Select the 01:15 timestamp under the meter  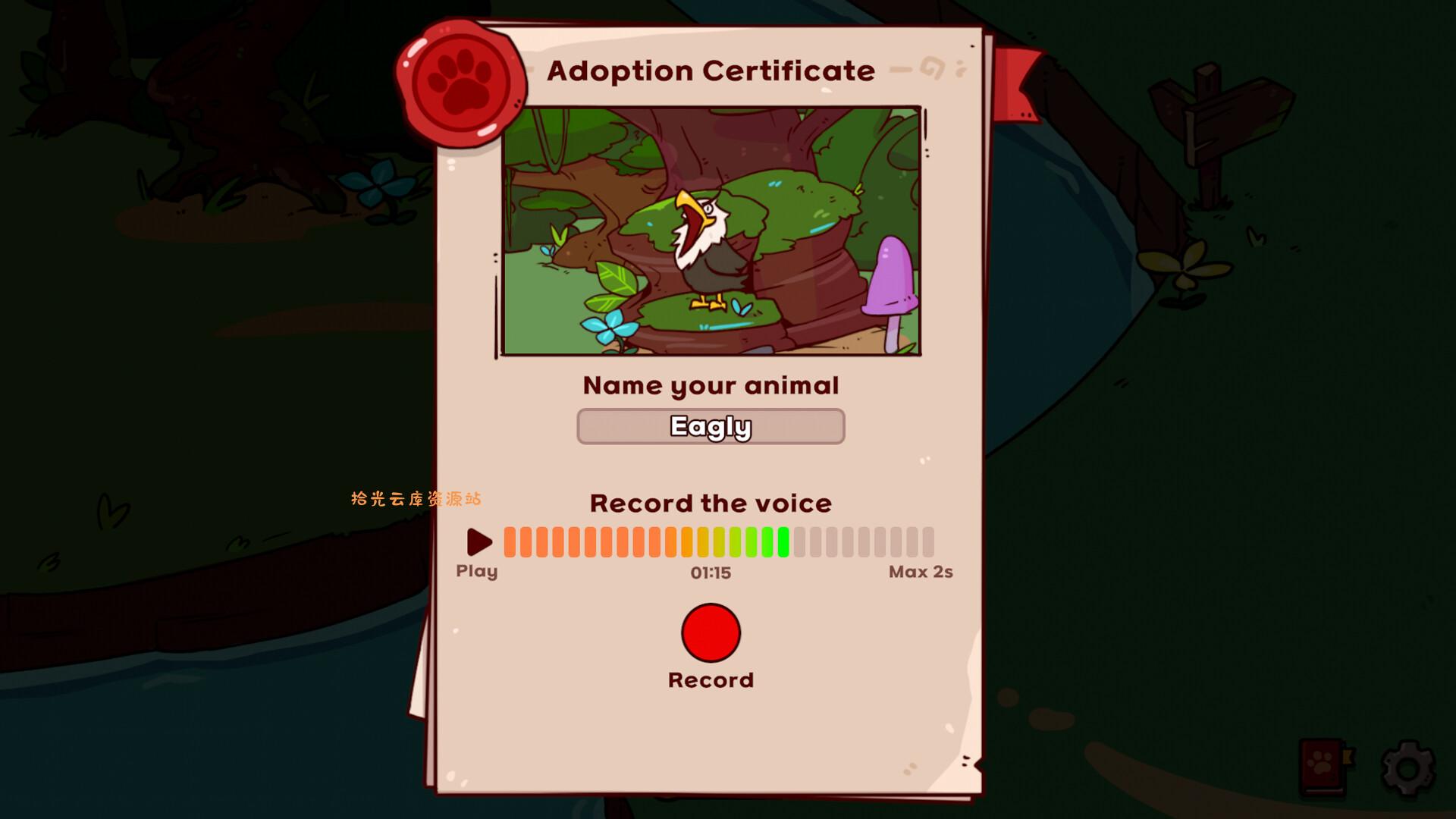tap(711, 573)
